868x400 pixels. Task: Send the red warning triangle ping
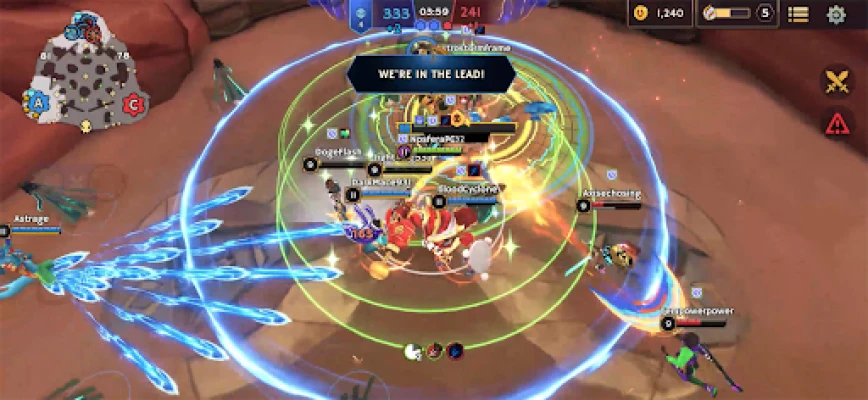coord(836,123)
